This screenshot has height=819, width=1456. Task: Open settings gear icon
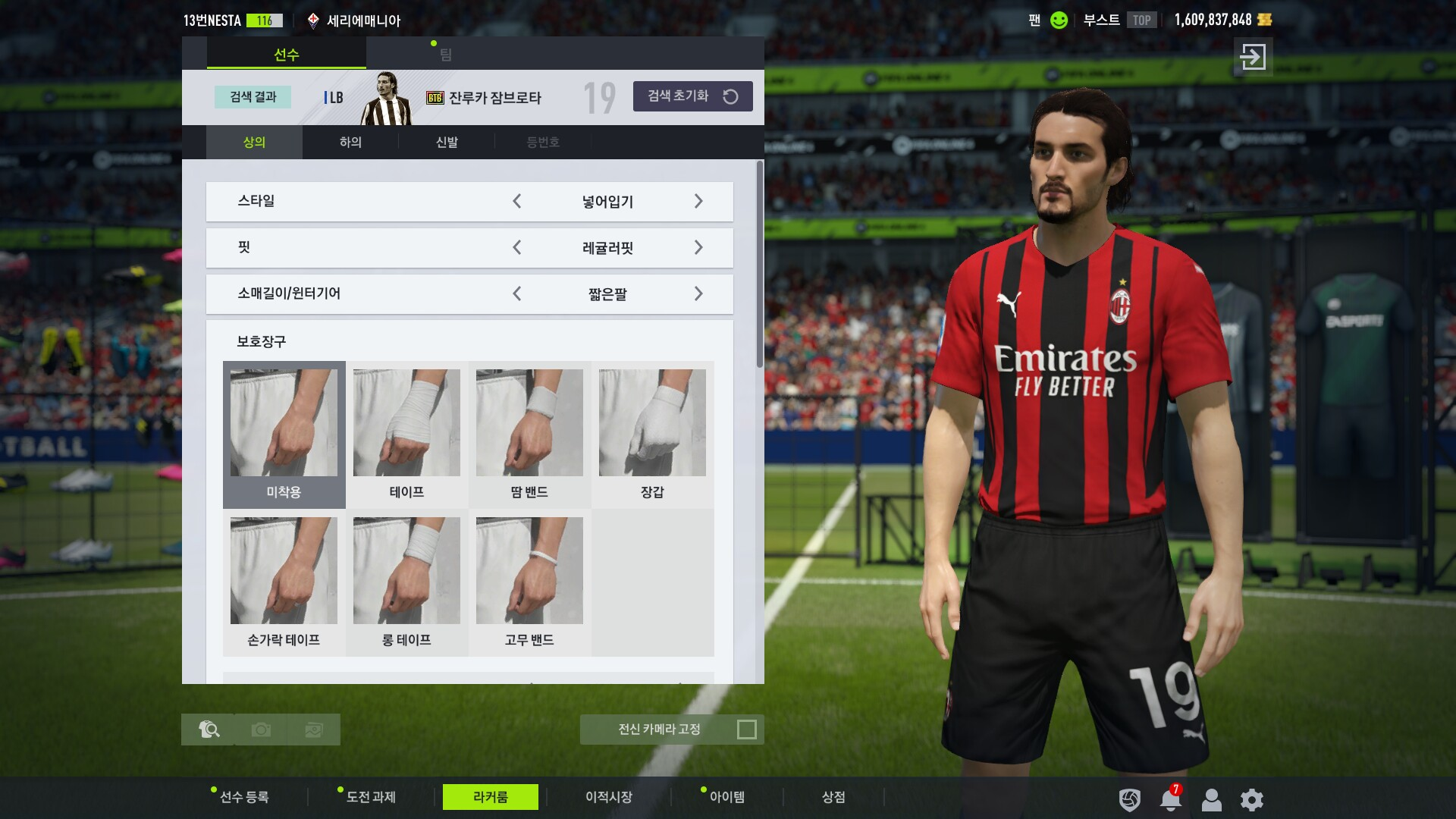tap(1251, 799)
